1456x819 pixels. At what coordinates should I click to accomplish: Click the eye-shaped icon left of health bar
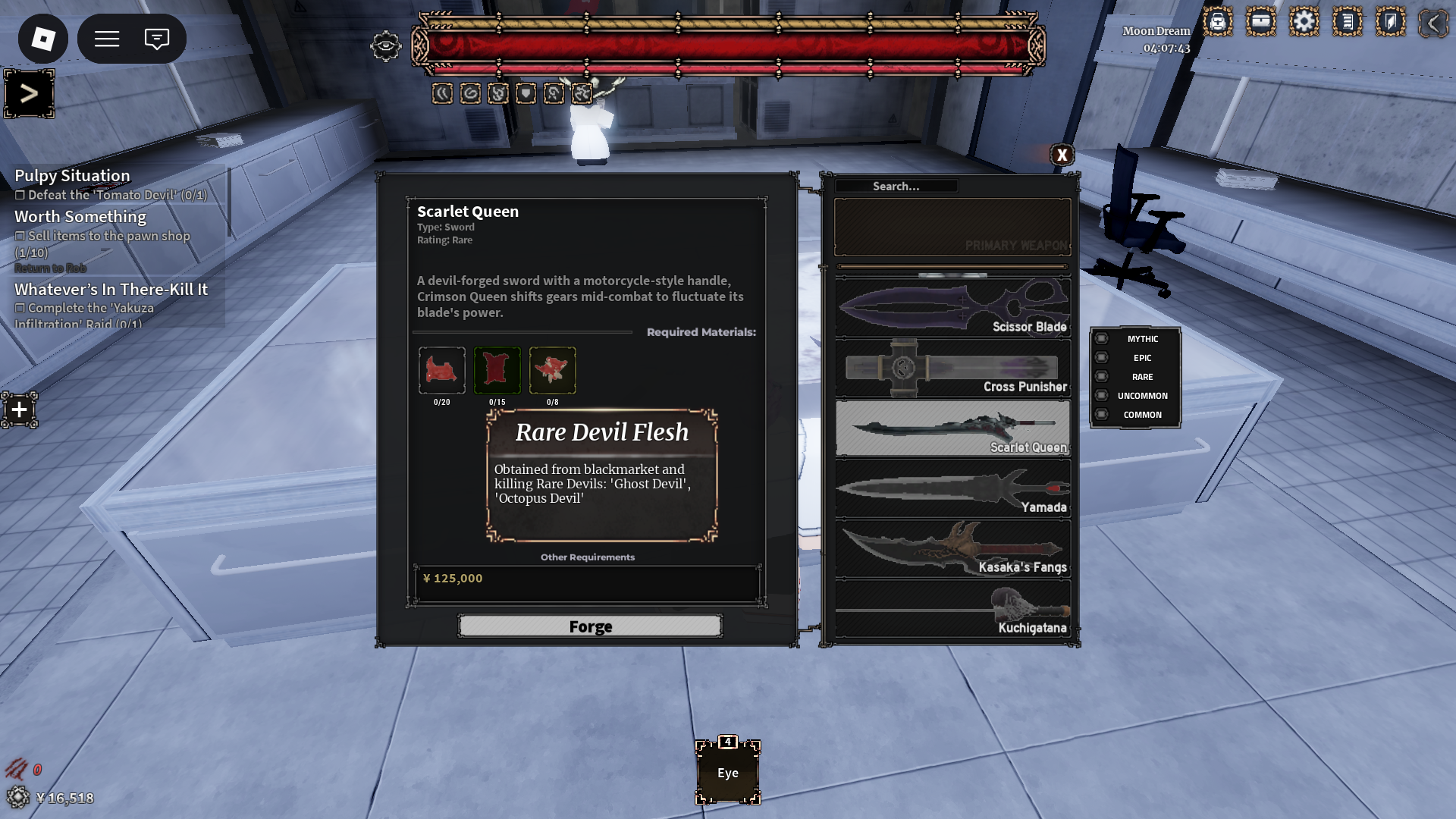[x=386, y=47]
